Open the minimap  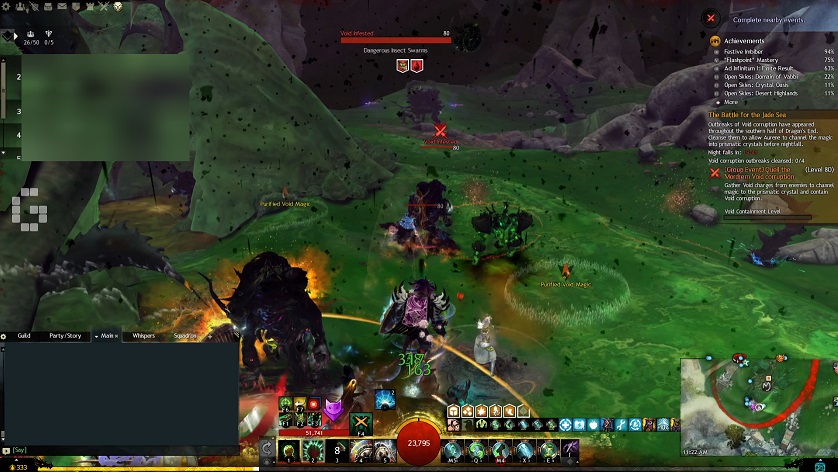coord(758,401)
